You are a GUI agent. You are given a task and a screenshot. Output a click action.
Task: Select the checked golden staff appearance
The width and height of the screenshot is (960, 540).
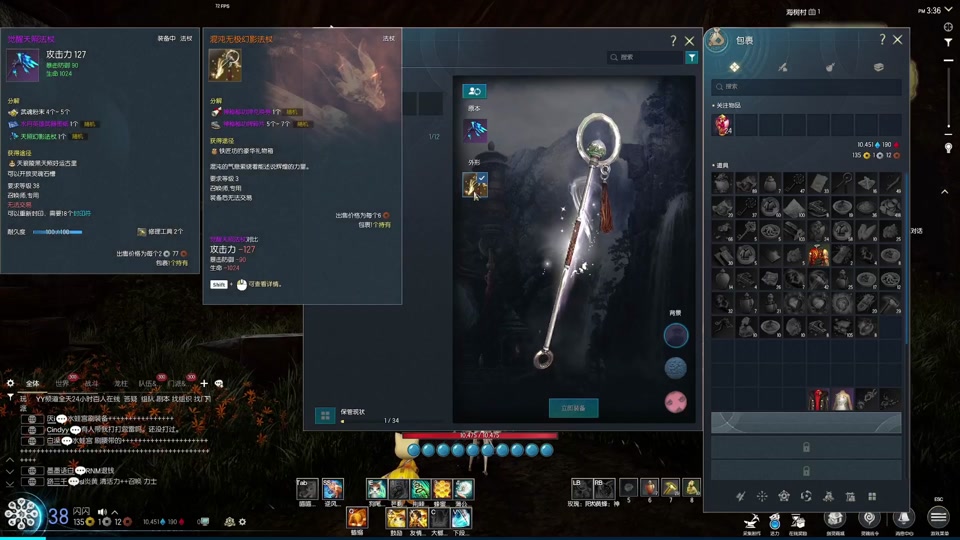pos(475,184)
